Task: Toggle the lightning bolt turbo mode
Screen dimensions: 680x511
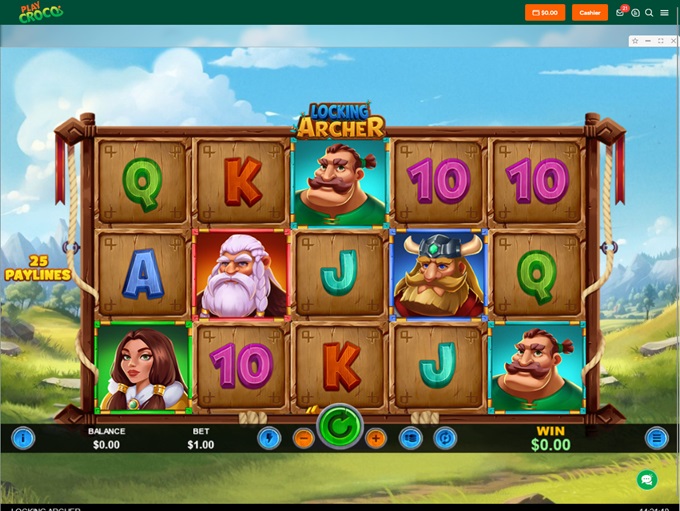Action: coord(268,438)
